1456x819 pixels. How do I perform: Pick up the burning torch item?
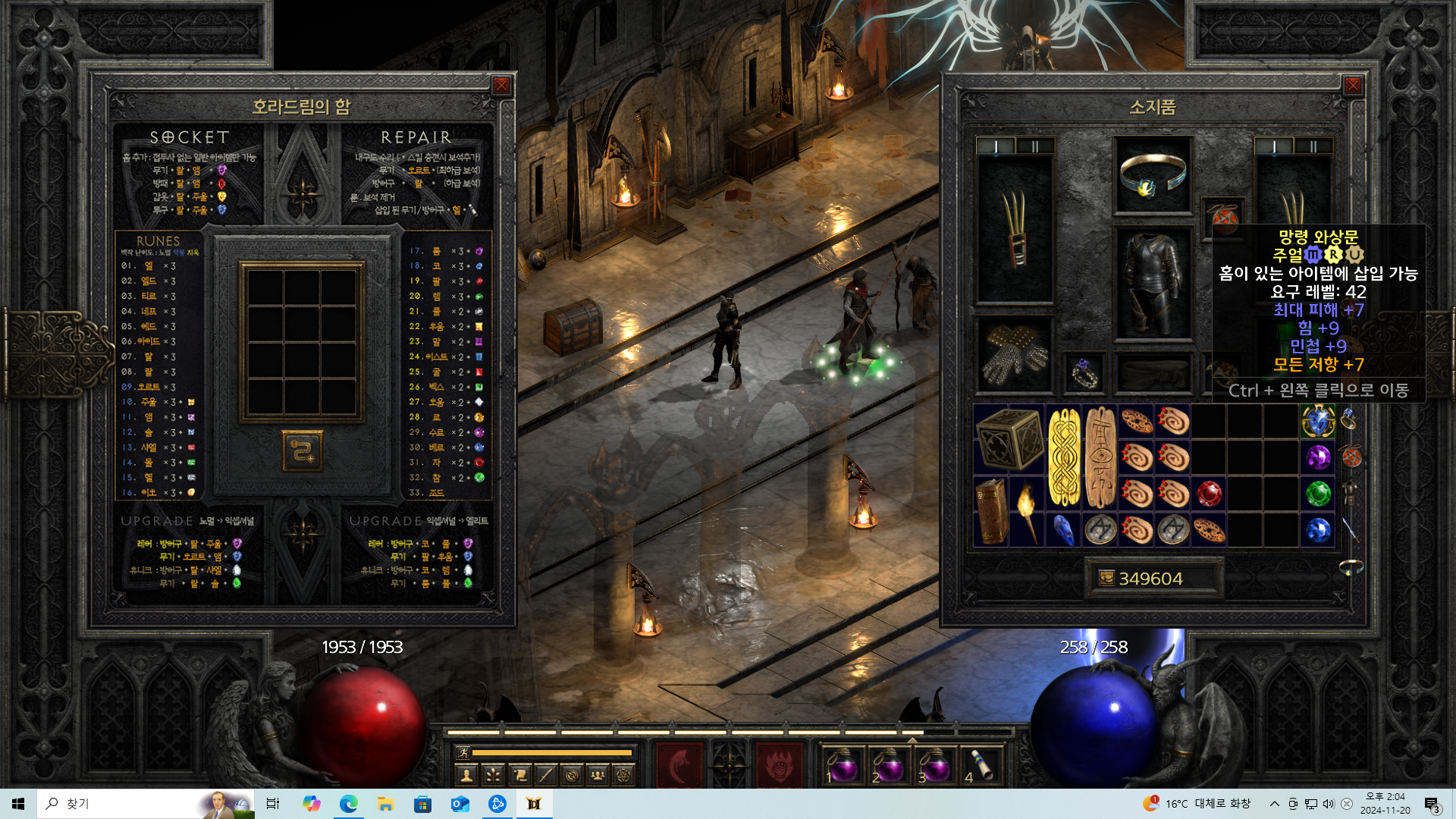click(x=1027, y=512)
